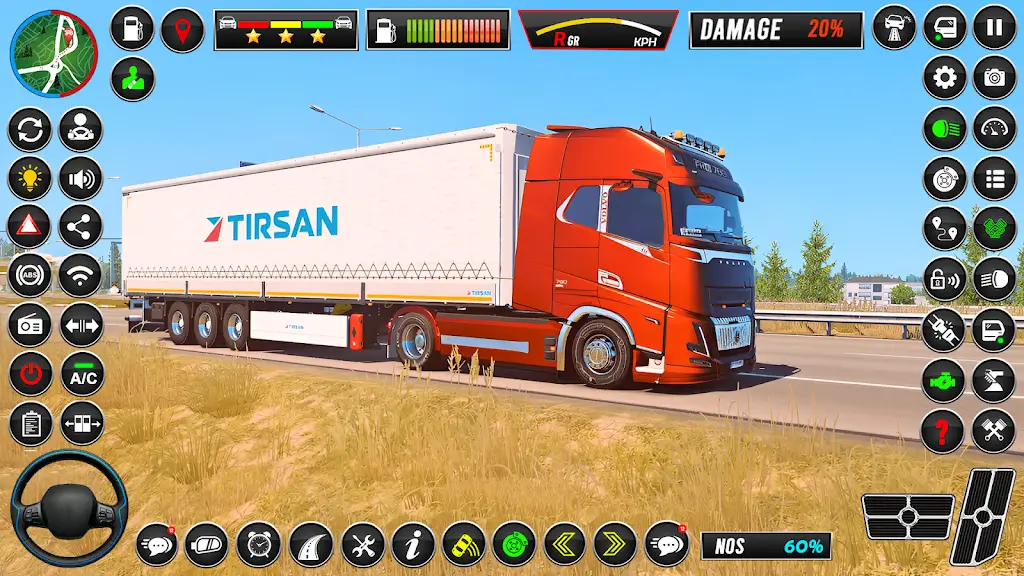Use the steering wheel control
Image resolution: width=1024 pixels, height=576 pixels.
click(69, 508)
